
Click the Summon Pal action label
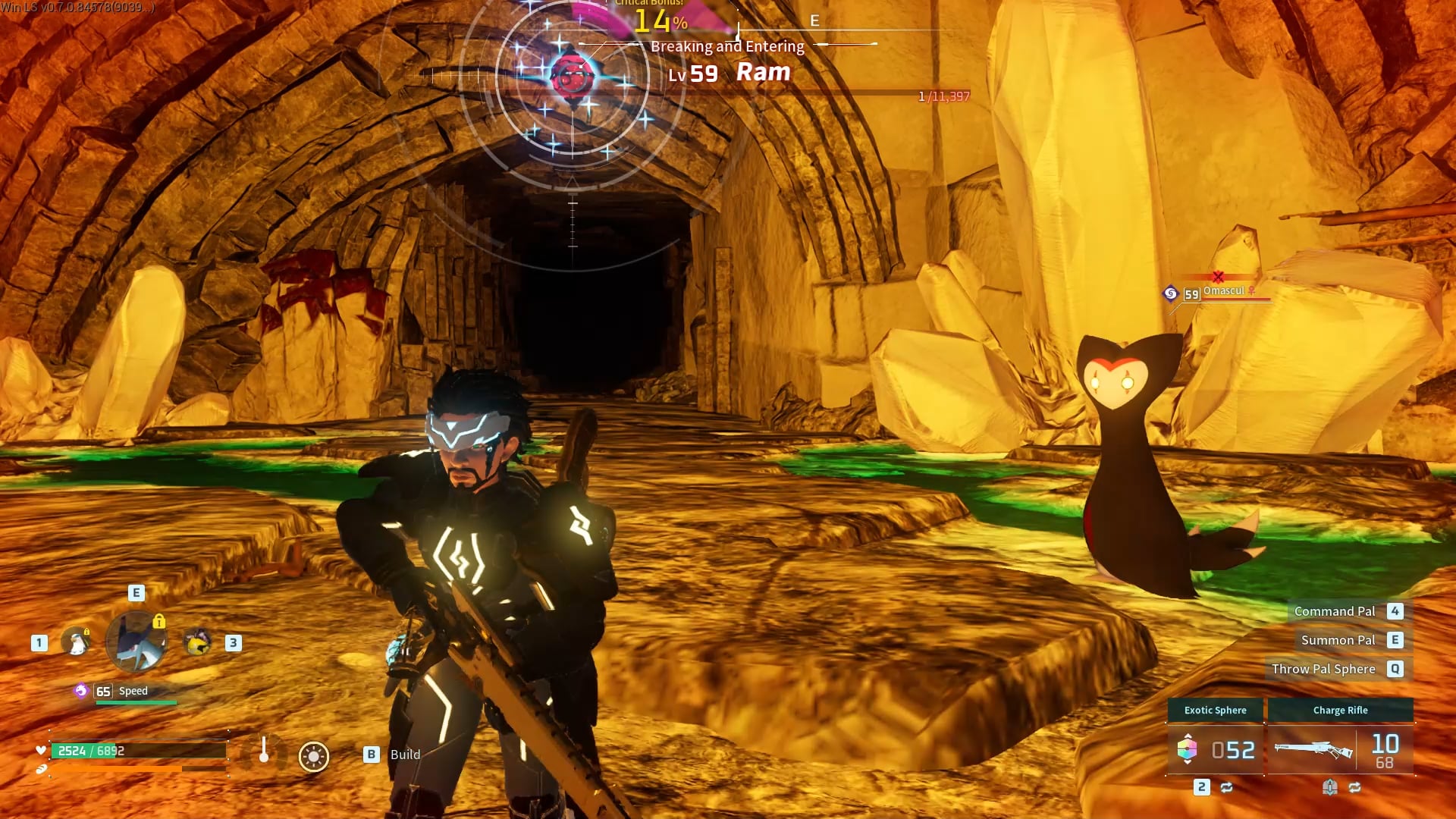coord(1338,640)
